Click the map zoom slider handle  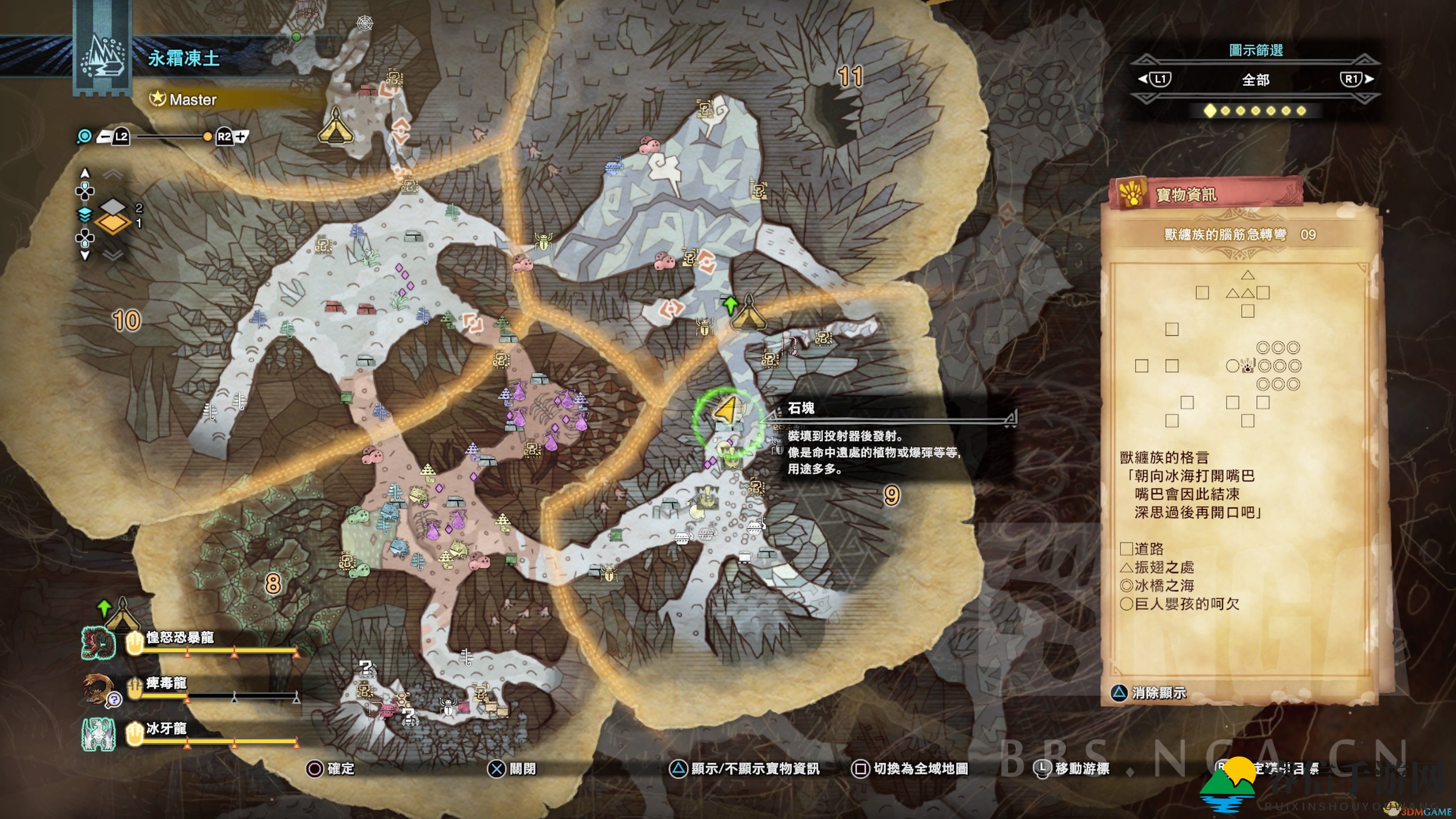[207, 137]
